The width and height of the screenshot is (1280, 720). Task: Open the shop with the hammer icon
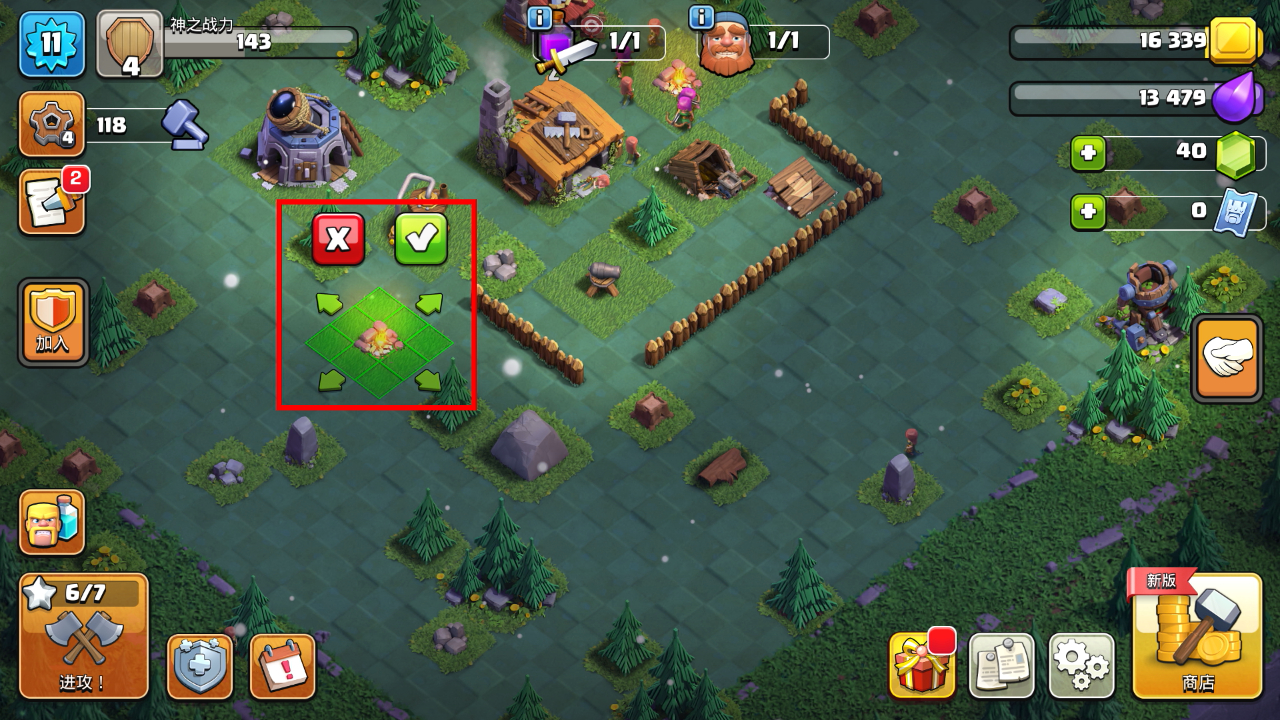(x=1196, y=636)
